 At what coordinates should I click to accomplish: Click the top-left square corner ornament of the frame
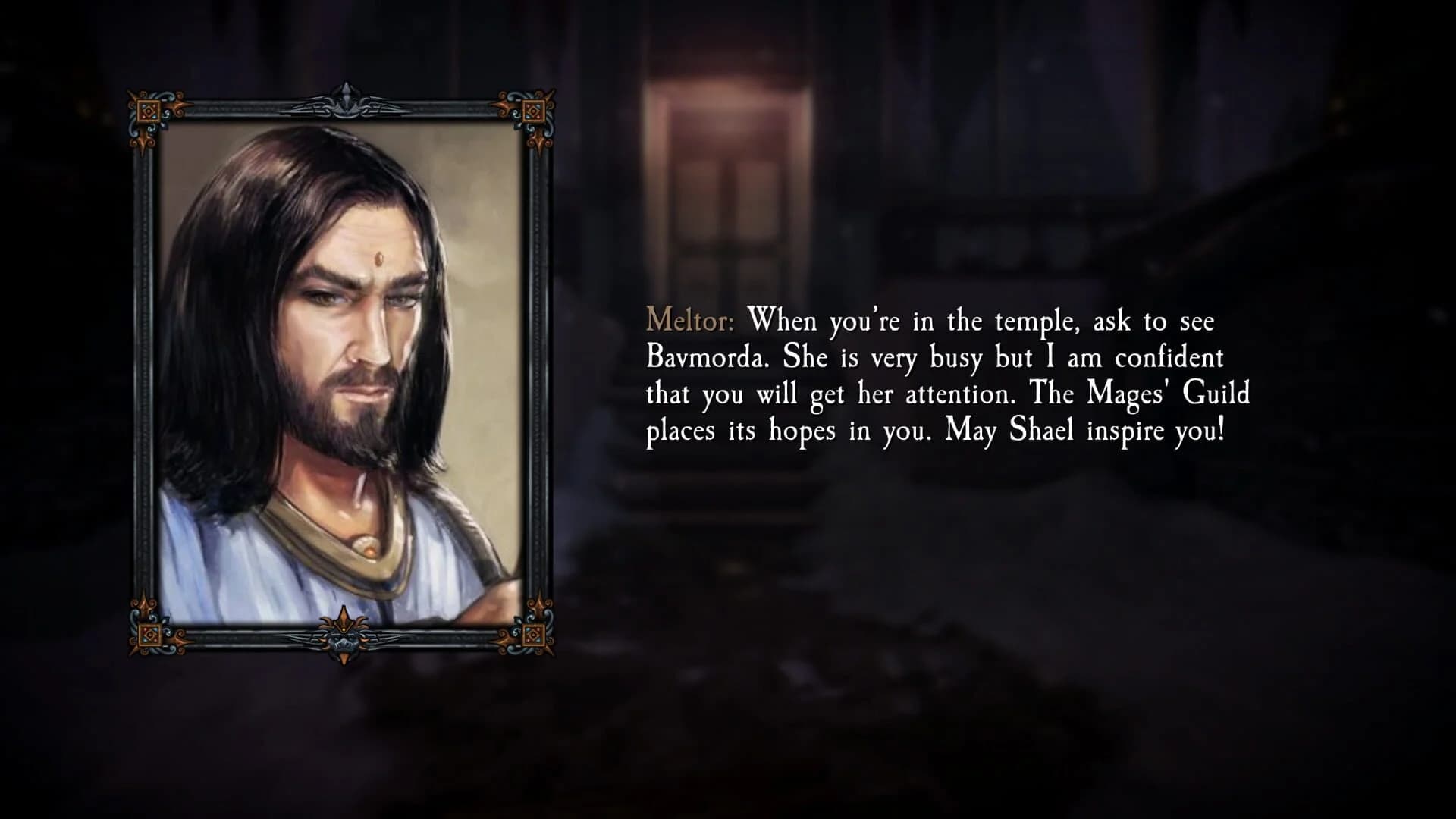[149, 111]
